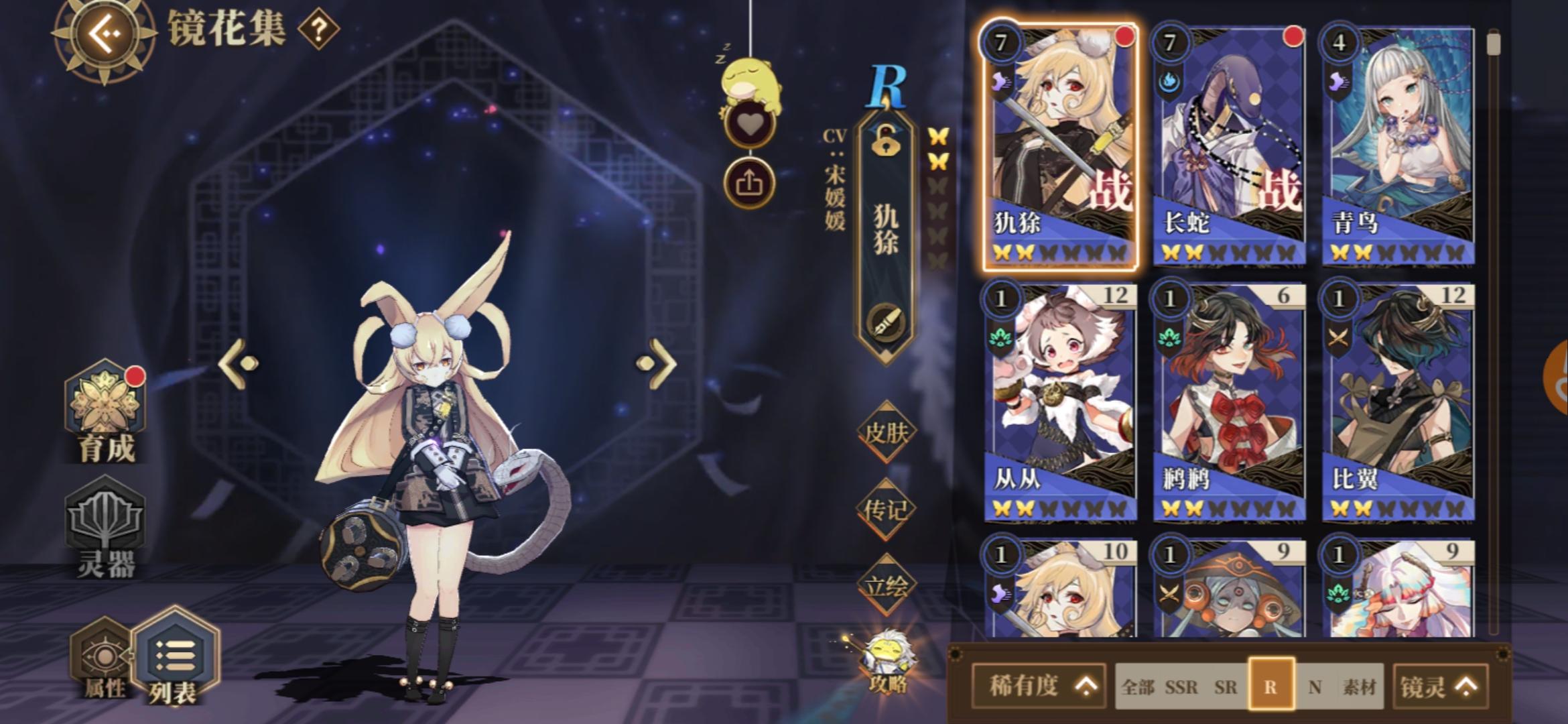1568x724 pixels.
Task: Open the 立绘 artwork button
Action: coord(889,585)
